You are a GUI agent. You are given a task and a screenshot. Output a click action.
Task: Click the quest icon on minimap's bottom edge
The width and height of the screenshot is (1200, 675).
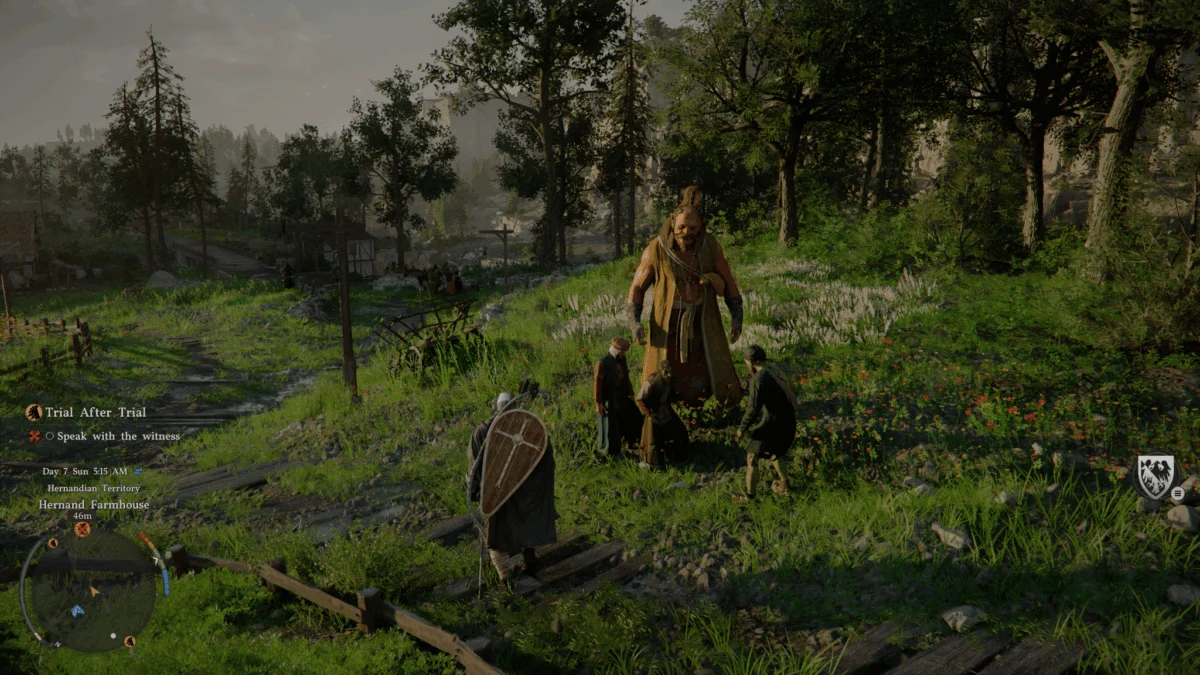tap(129, 641)
